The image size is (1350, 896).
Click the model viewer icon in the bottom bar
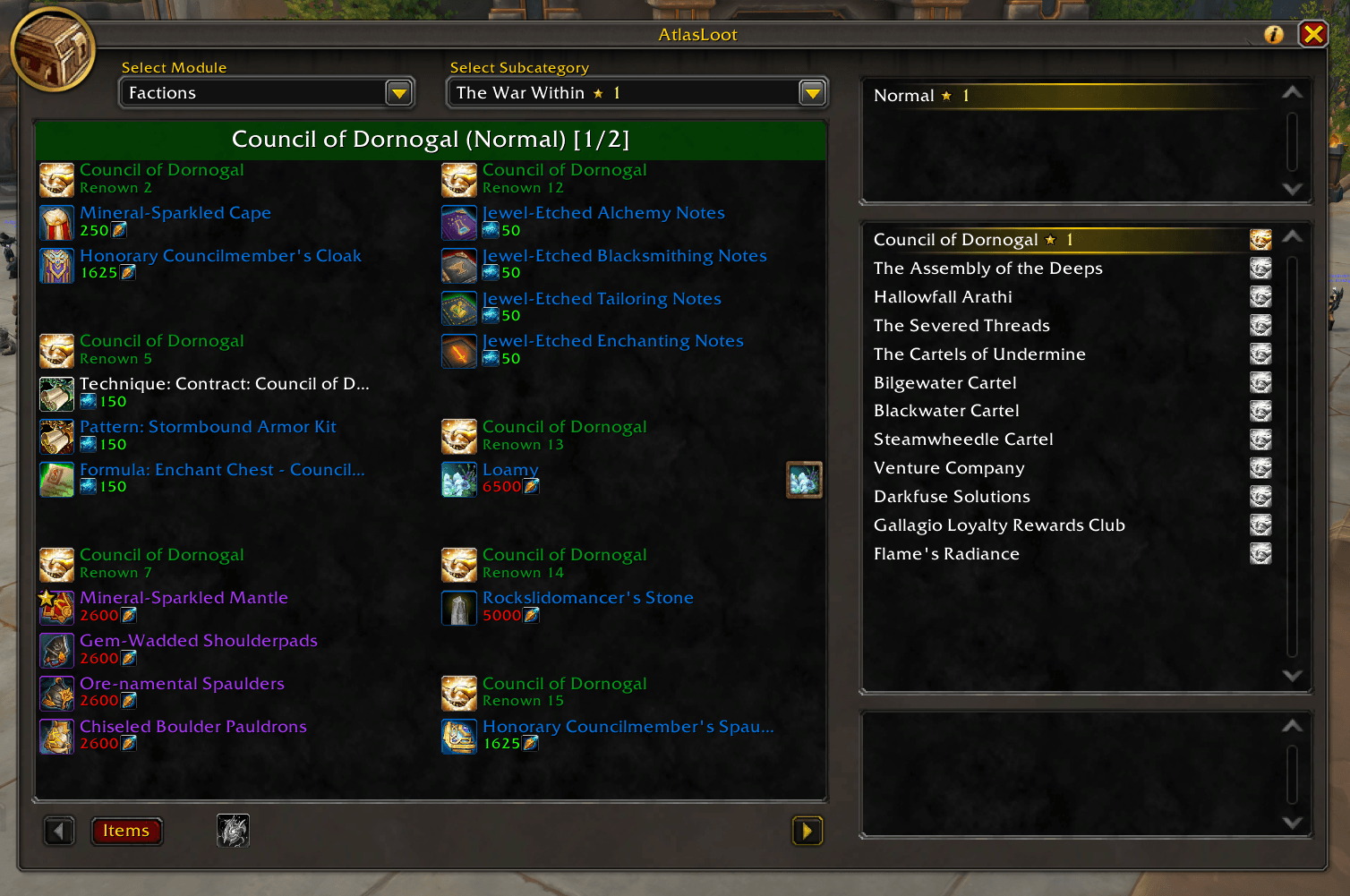[232, 831]
